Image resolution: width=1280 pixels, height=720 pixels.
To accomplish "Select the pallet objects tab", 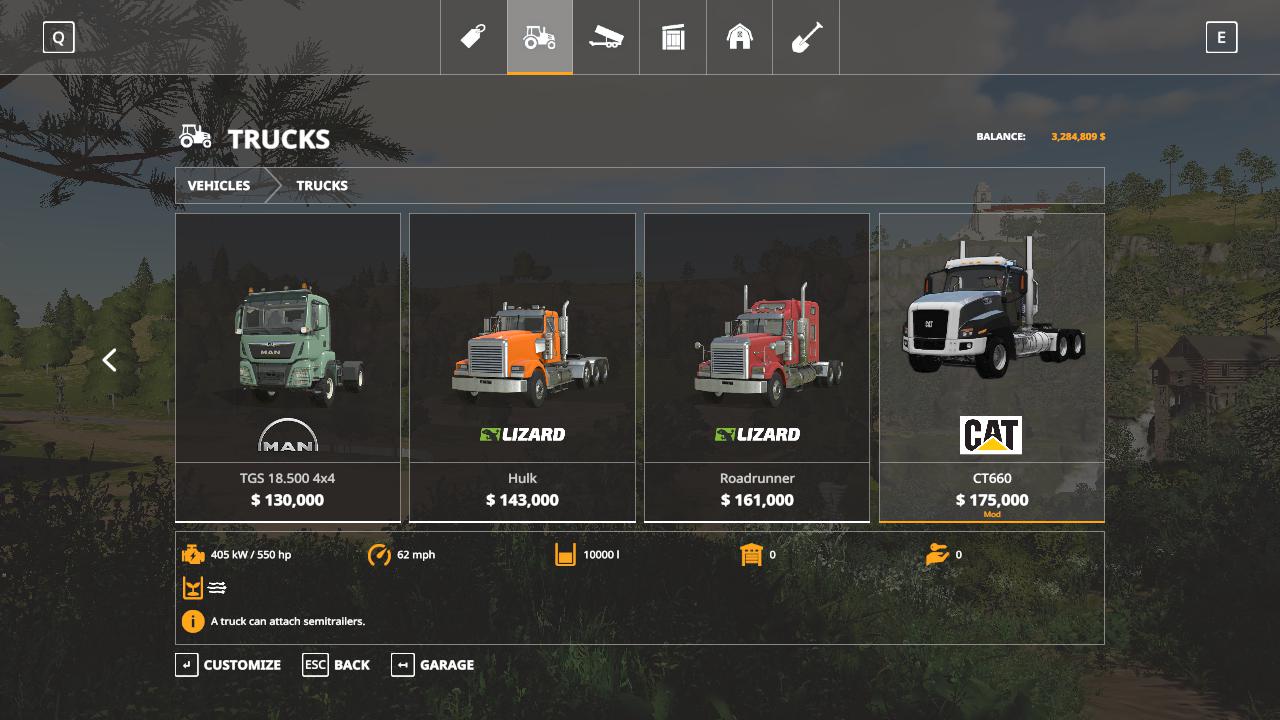I will coord(673,37).
